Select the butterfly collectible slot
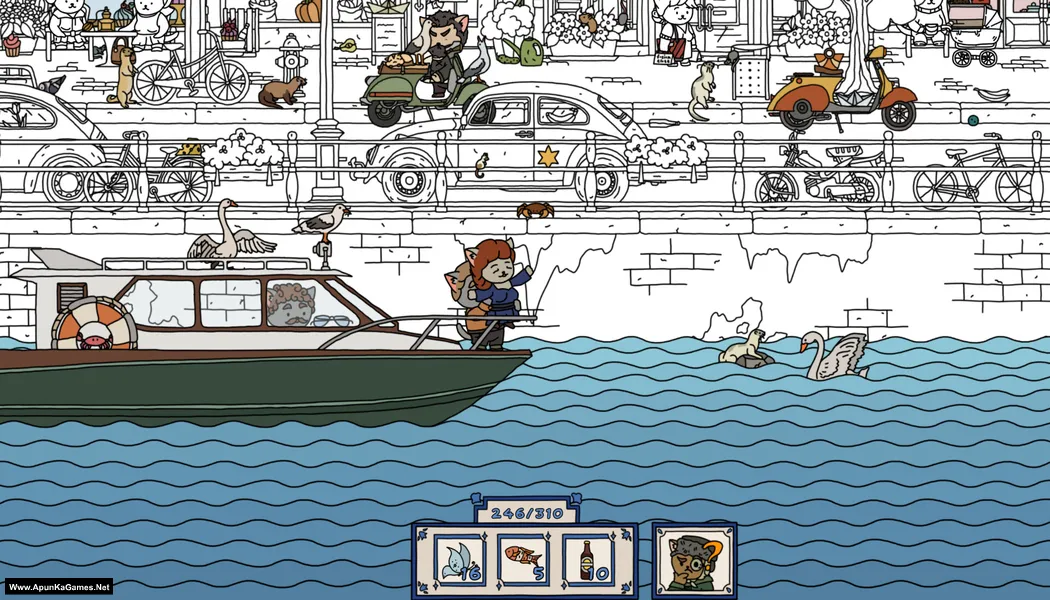Screen dimensions: 1050x600 tap(460, 560)
